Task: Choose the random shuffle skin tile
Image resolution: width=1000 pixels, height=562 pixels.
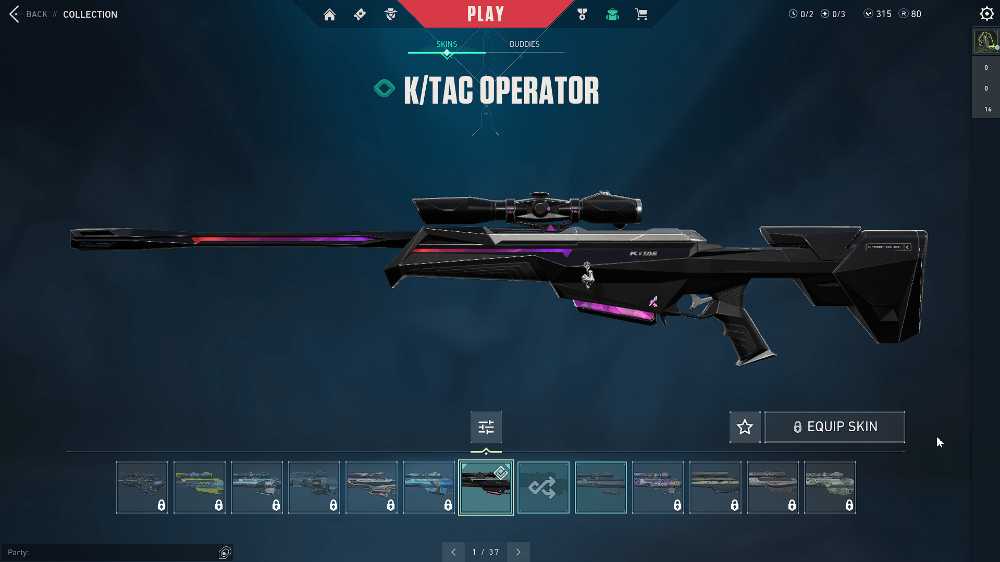Action: (x=544, y=487)
